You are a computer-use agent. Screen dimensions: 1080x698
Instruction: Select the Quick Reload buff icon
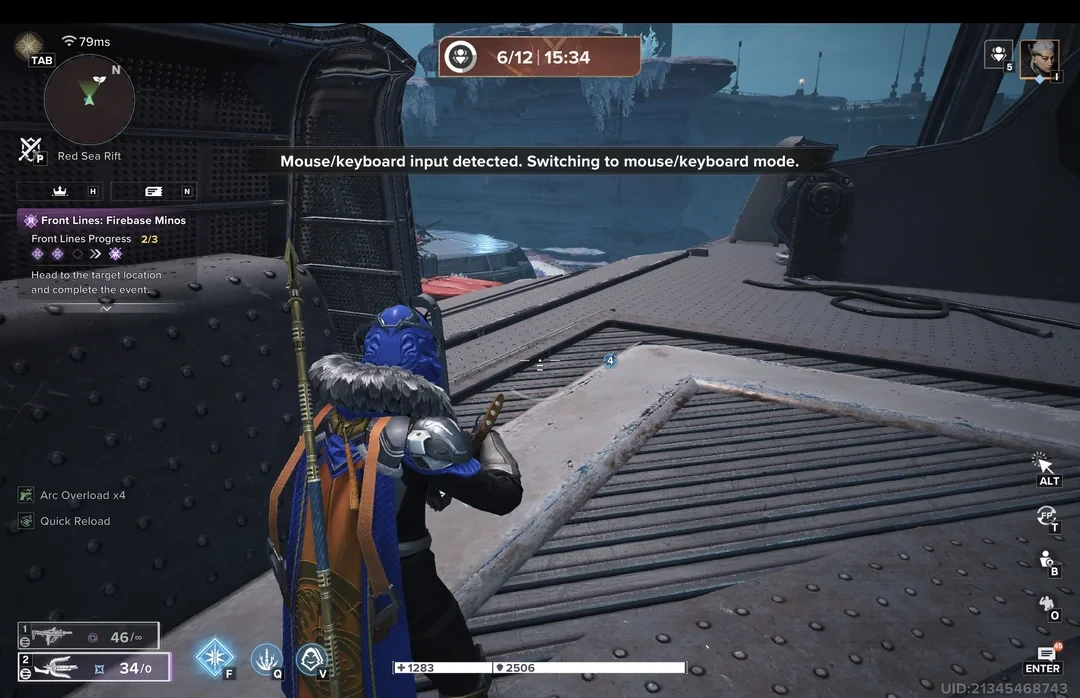26,521
